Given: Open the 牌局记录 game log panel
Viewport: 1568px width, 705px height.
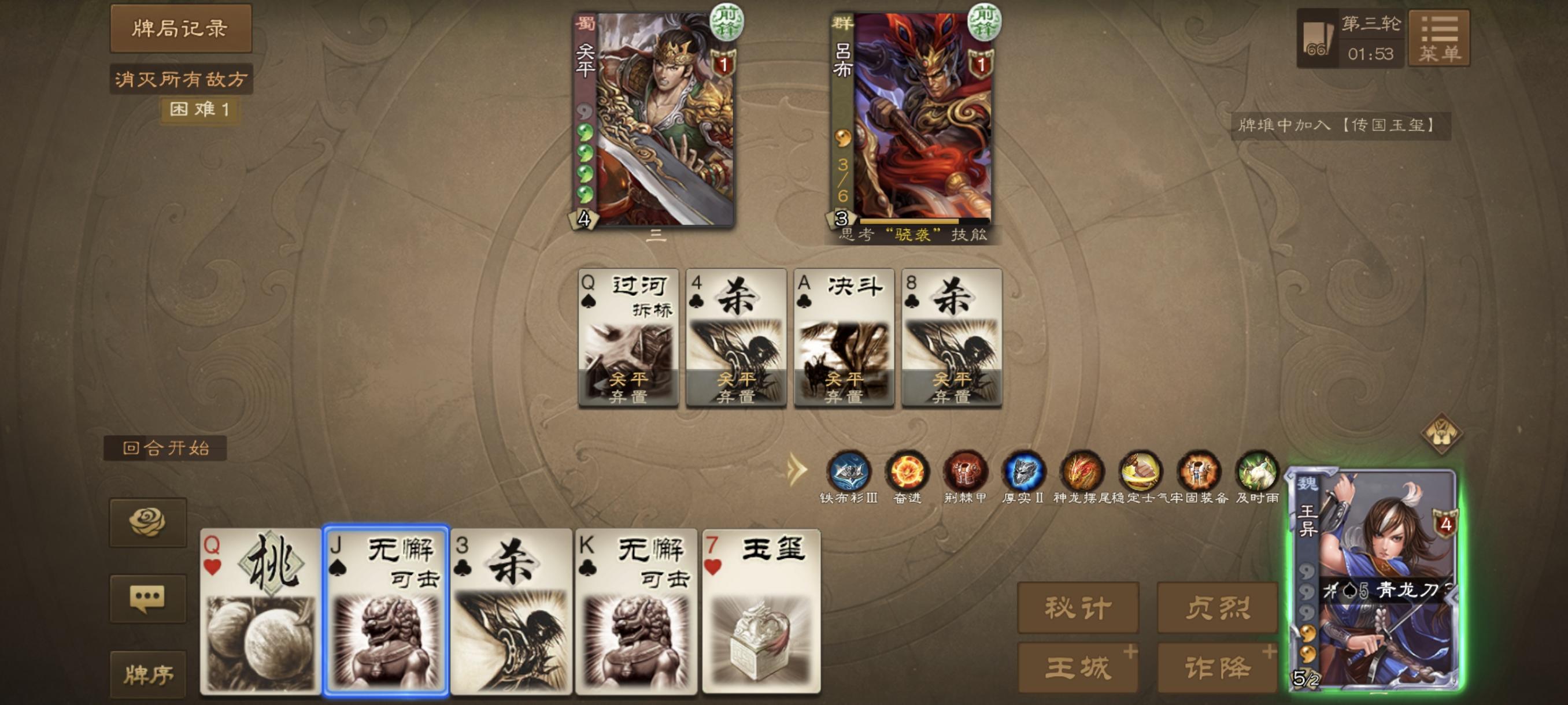Looking at the screenshot, I should (182, 28).
